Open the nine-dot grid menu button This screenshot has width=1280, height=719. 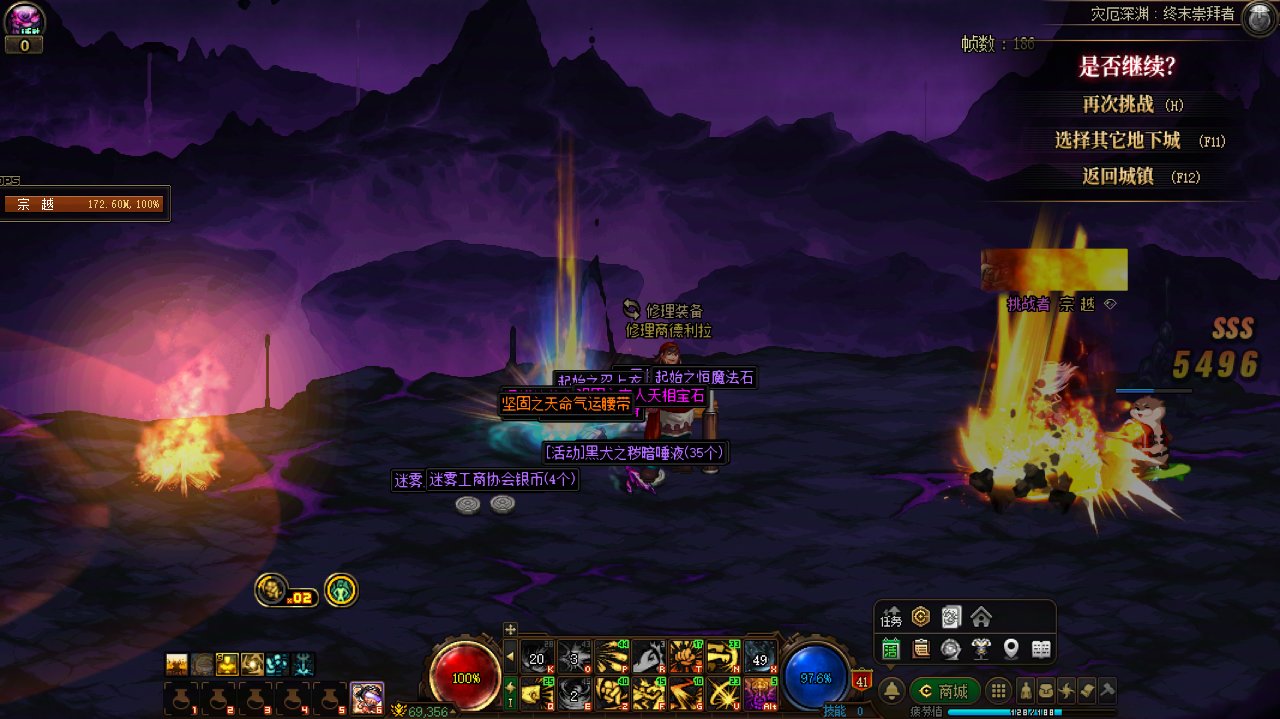coord(997,691)
